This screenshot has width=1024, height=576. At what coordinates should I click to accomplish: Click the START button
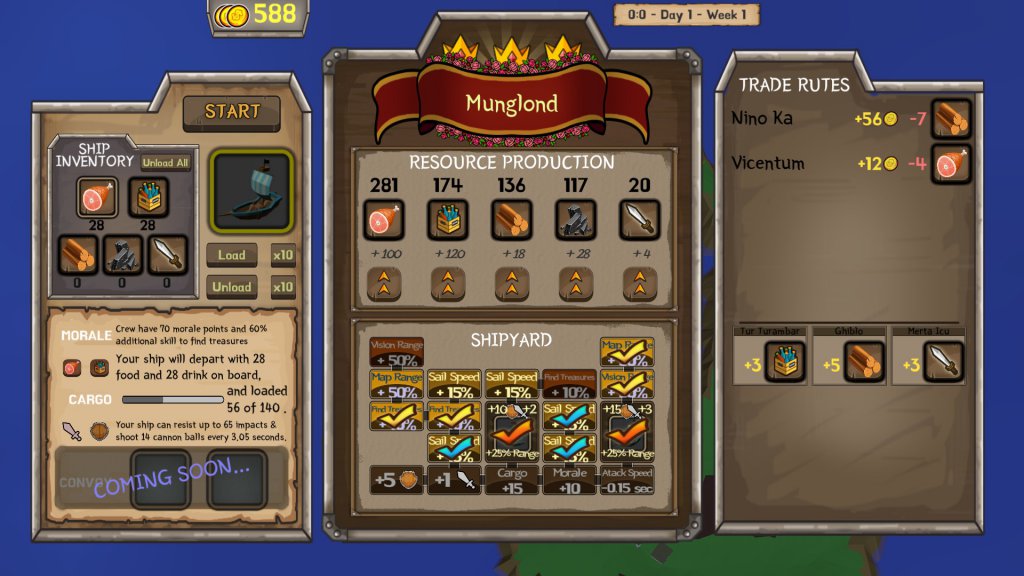232,112
